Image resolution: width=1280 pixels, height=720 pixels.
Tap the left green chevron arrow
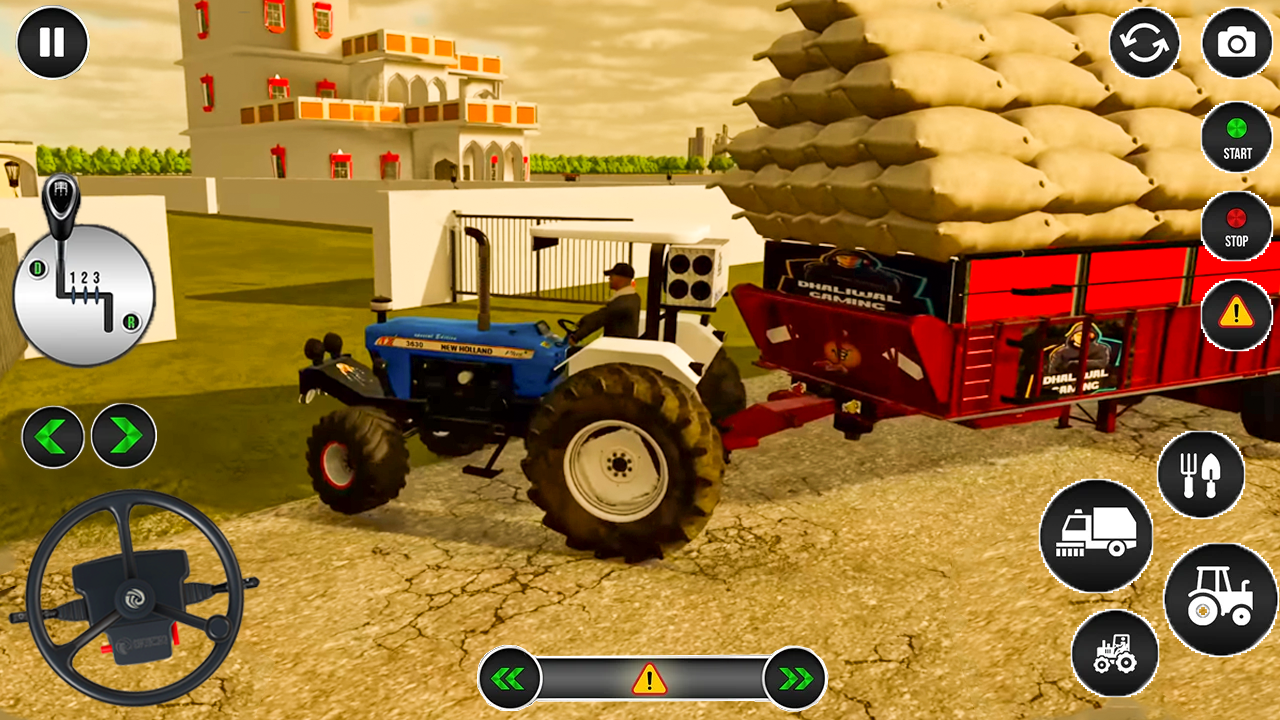[53, 435]
